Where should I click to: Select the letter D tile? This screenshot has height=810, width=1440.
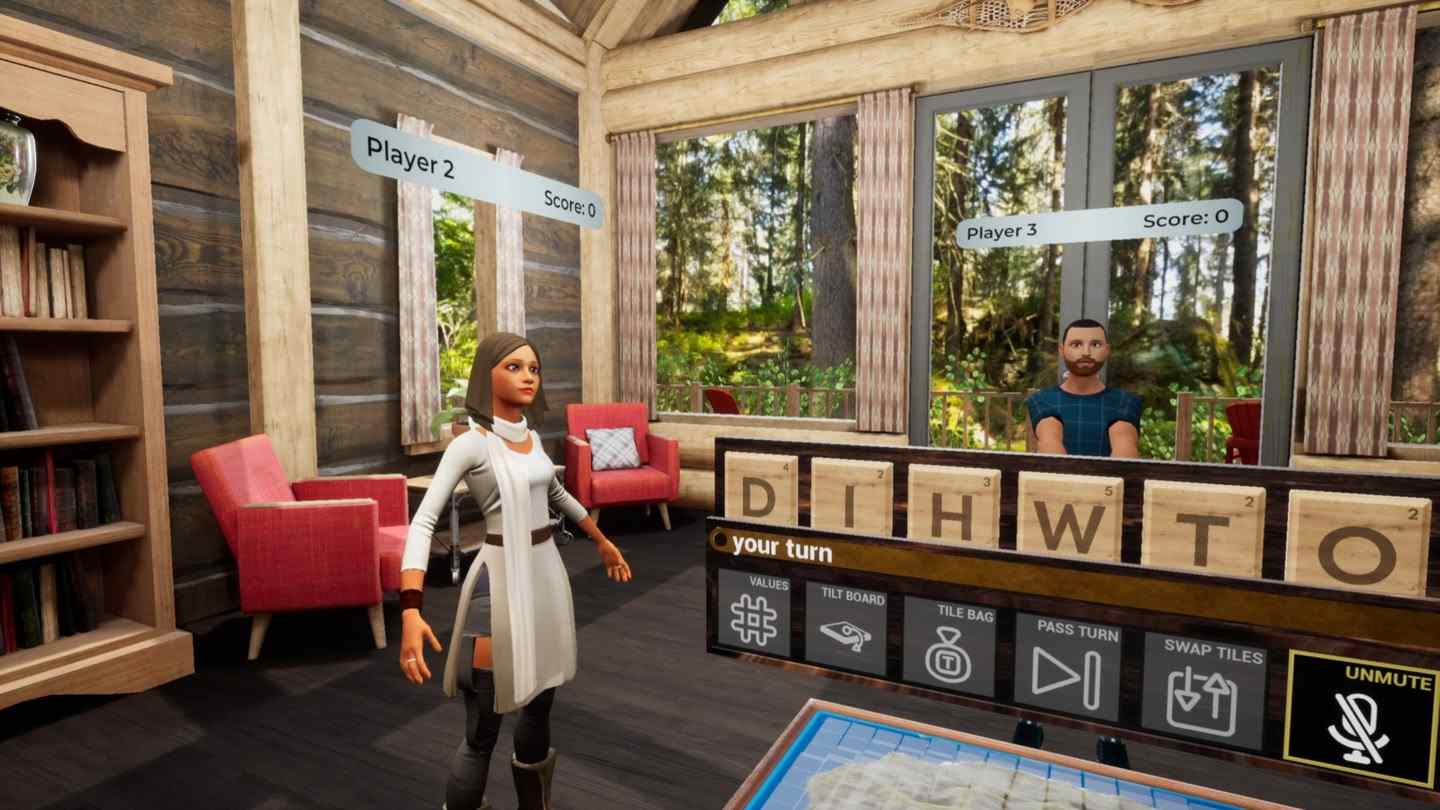(759, 493)
